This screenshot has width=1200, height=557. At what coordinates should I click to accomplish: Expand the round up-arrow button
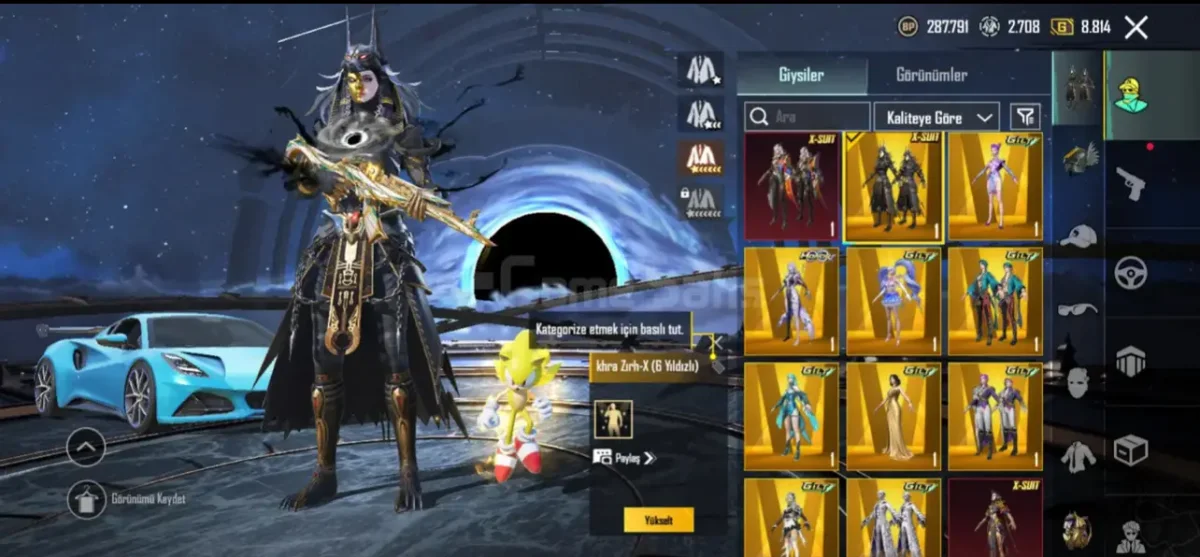coord(86,446)
